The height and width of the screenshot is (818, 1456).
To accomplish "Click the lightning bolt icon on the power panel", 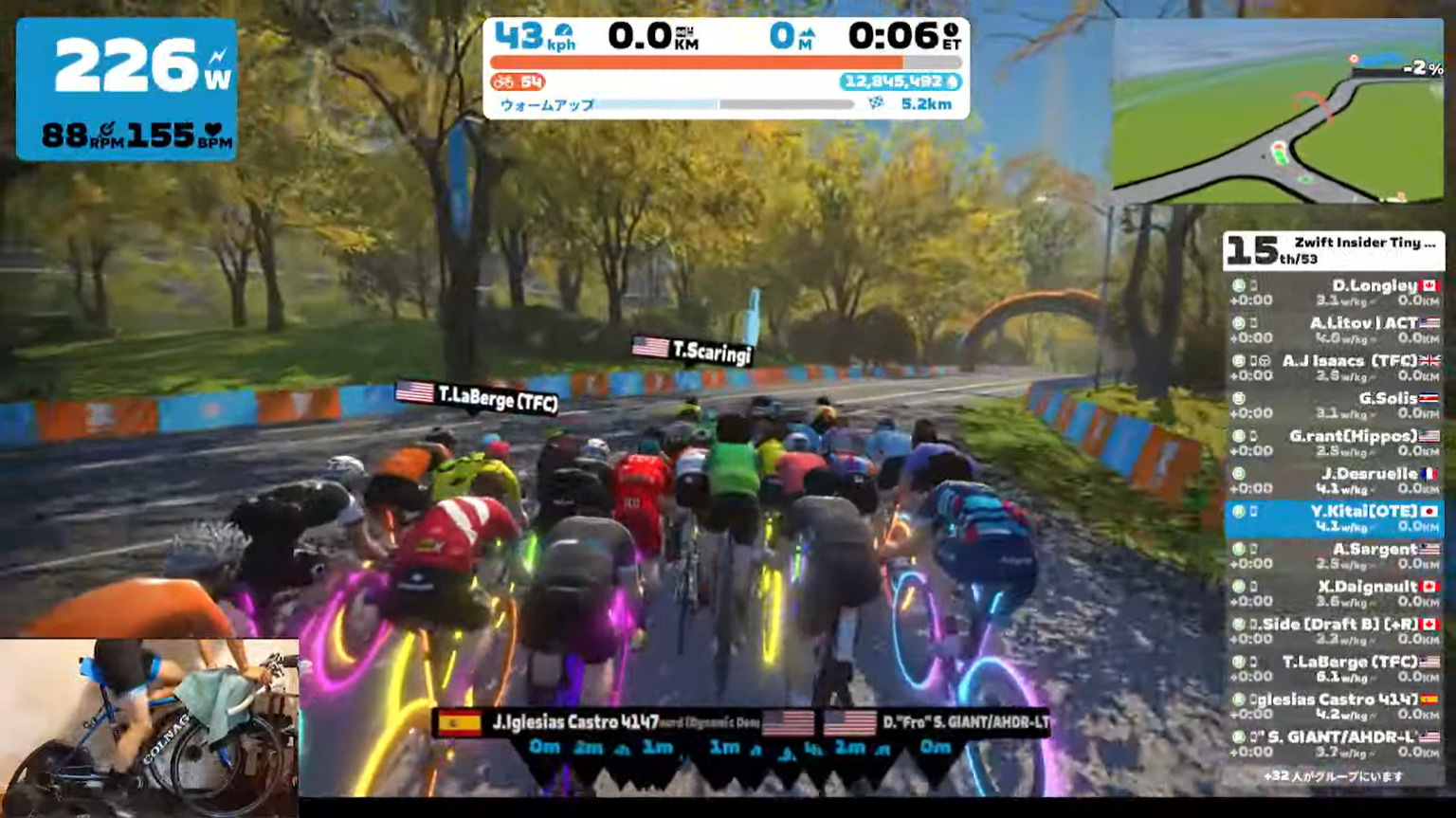I will 217,56.
